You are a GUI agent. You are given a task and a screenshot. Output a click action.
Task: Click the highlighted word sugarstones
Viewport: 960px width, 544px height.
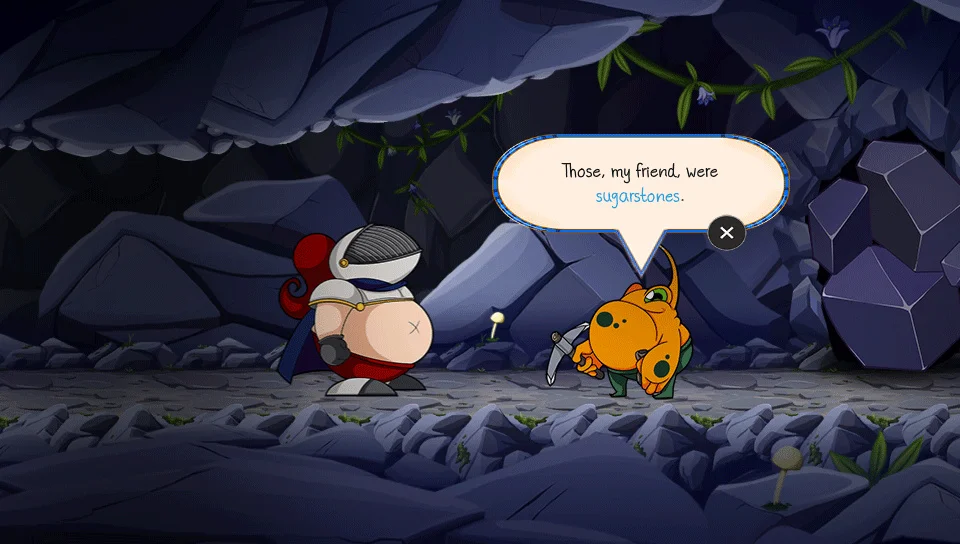pos(637,196)
